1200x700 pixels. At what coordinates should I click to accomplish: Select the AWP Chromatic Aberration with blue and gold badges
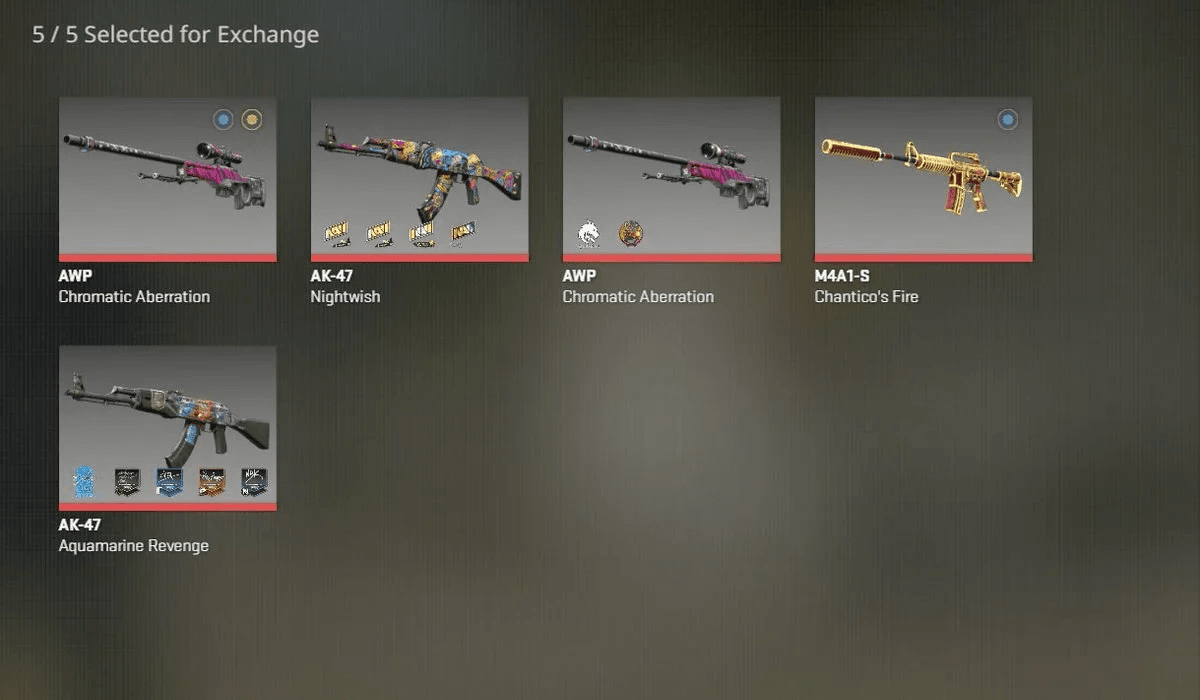167,178
